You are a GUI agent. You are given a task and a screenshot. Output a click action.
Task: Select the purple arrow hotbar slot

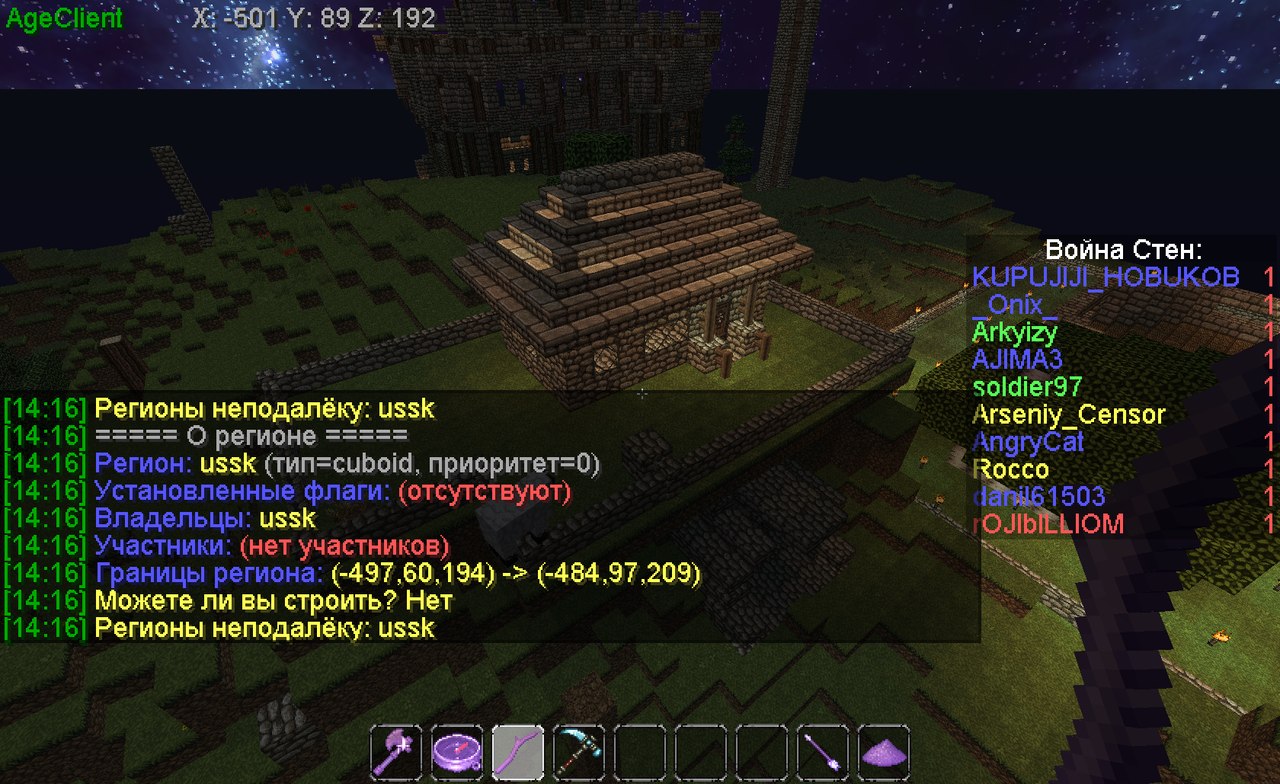click(823, 750)
